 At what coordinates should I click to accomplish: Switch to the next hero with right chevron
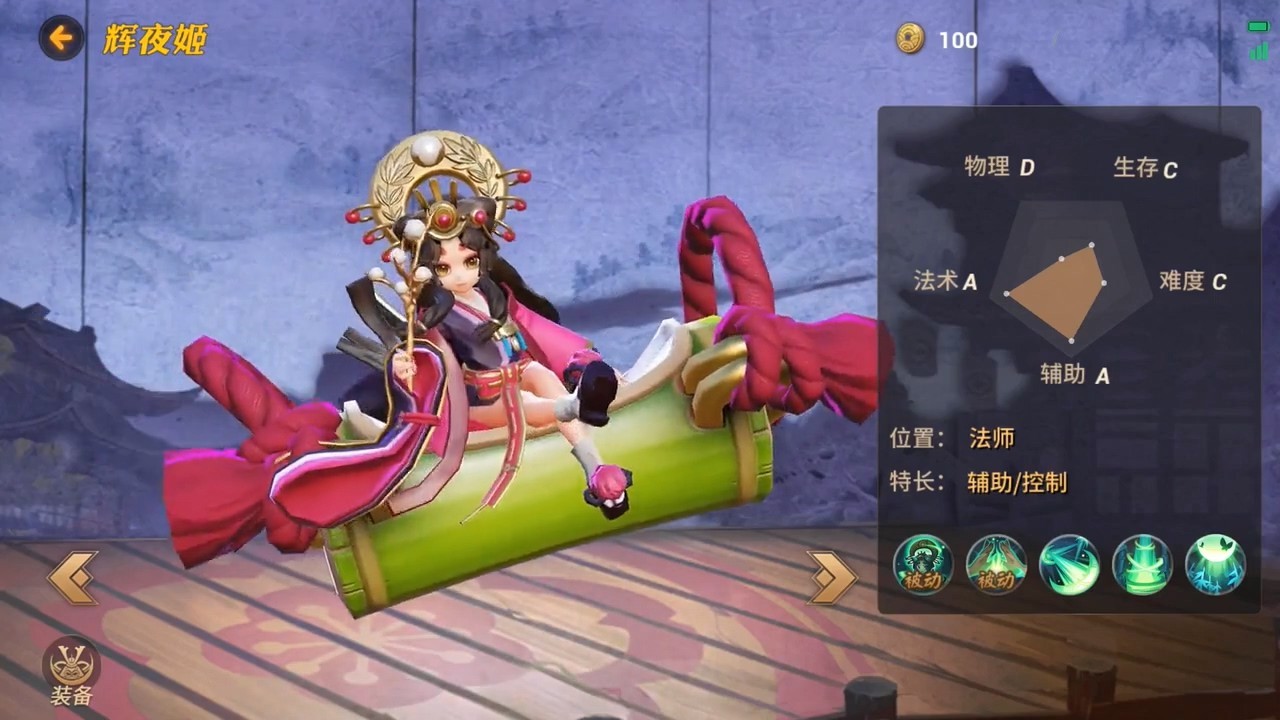pos(832,577)
